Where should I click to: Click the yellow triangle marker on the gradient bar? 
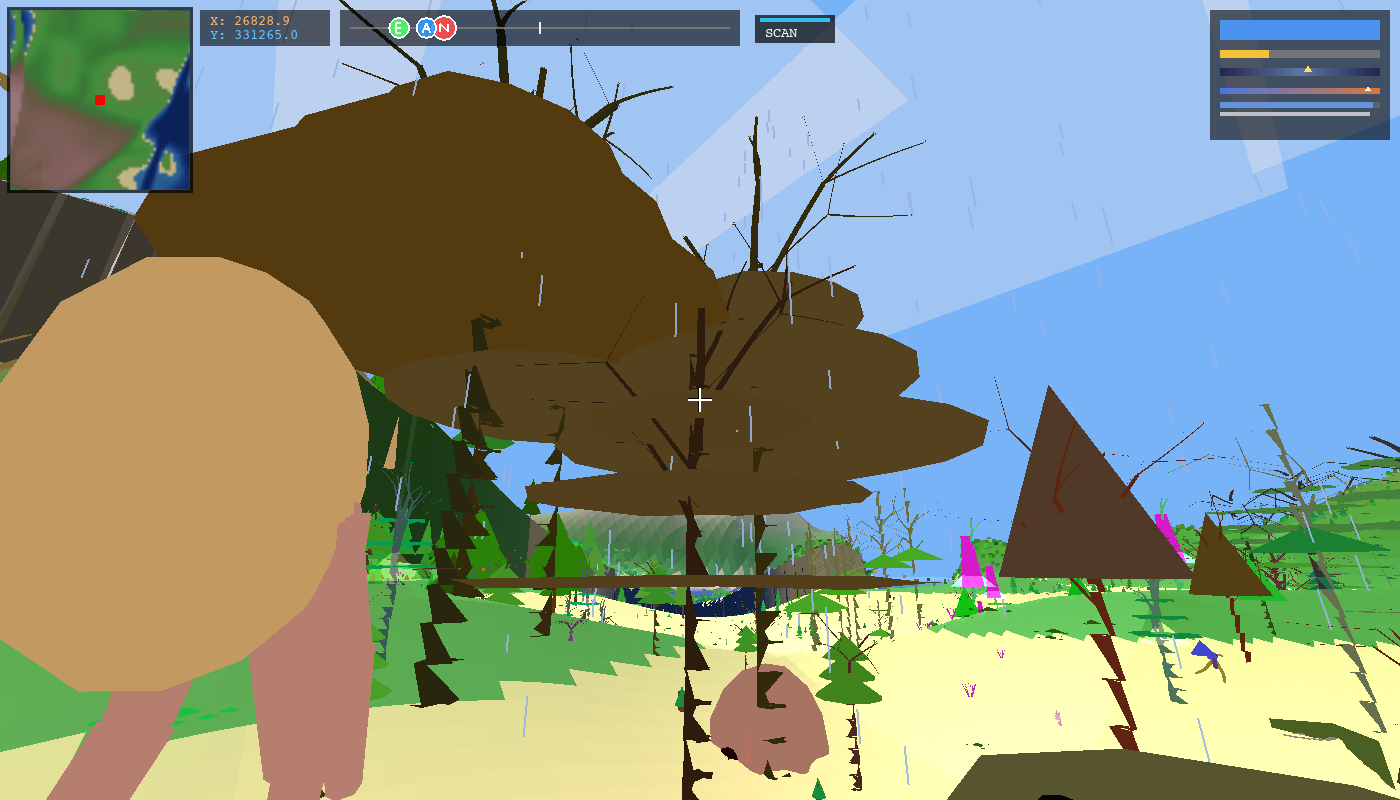(x=1308, y=69)
